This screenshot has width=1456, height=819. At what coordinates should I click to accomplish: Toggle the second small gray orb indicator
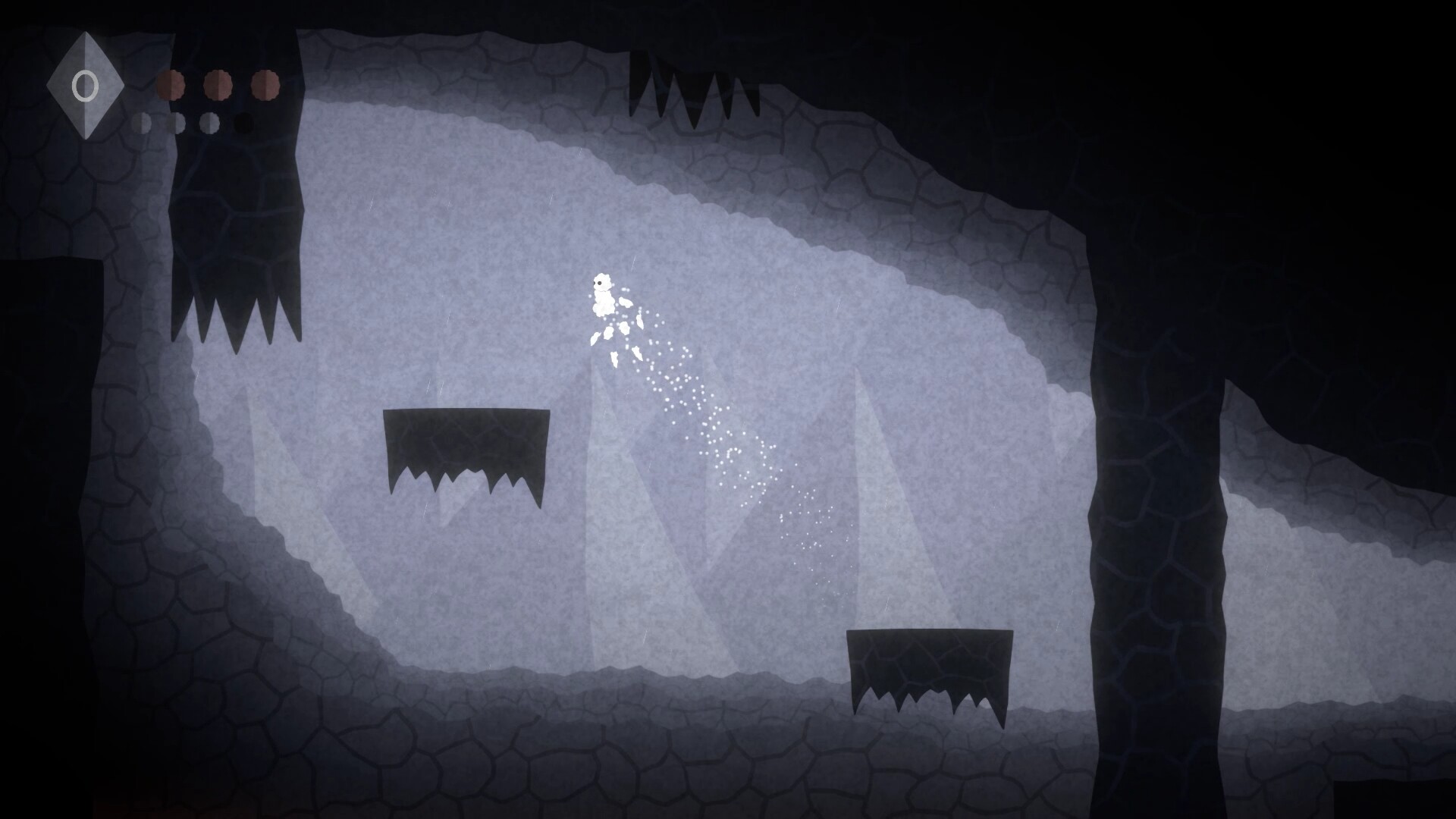click(x=179, y=124)
